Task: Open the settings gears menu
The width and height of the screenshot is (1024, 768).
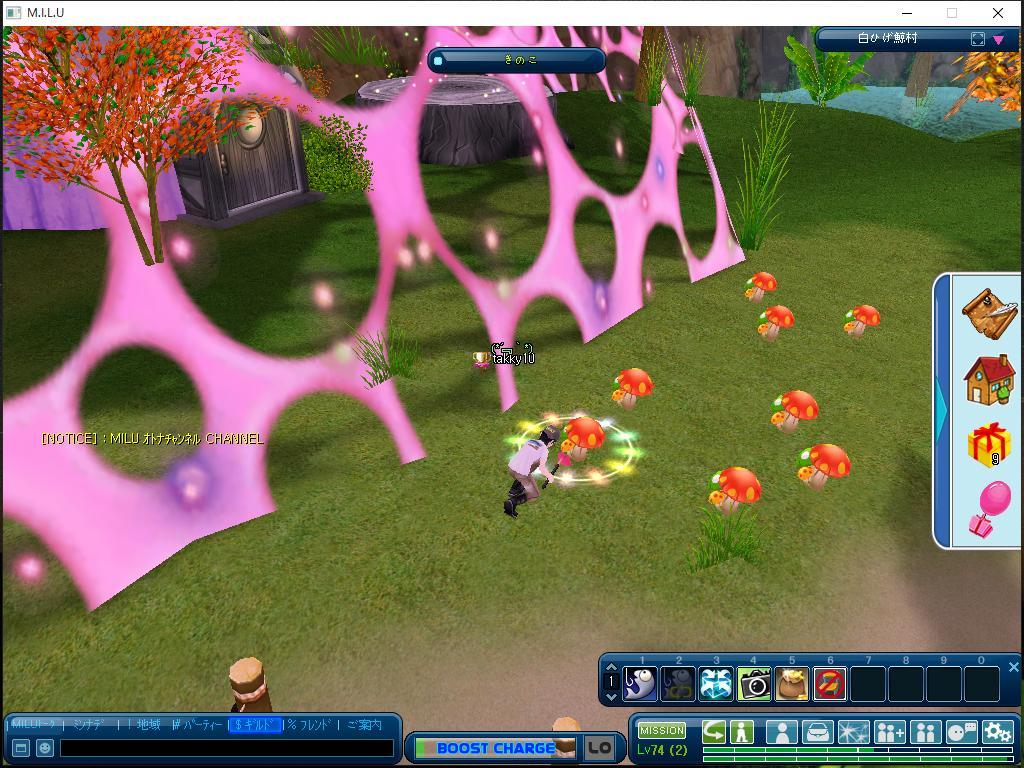Action: [x=997, y=732]
